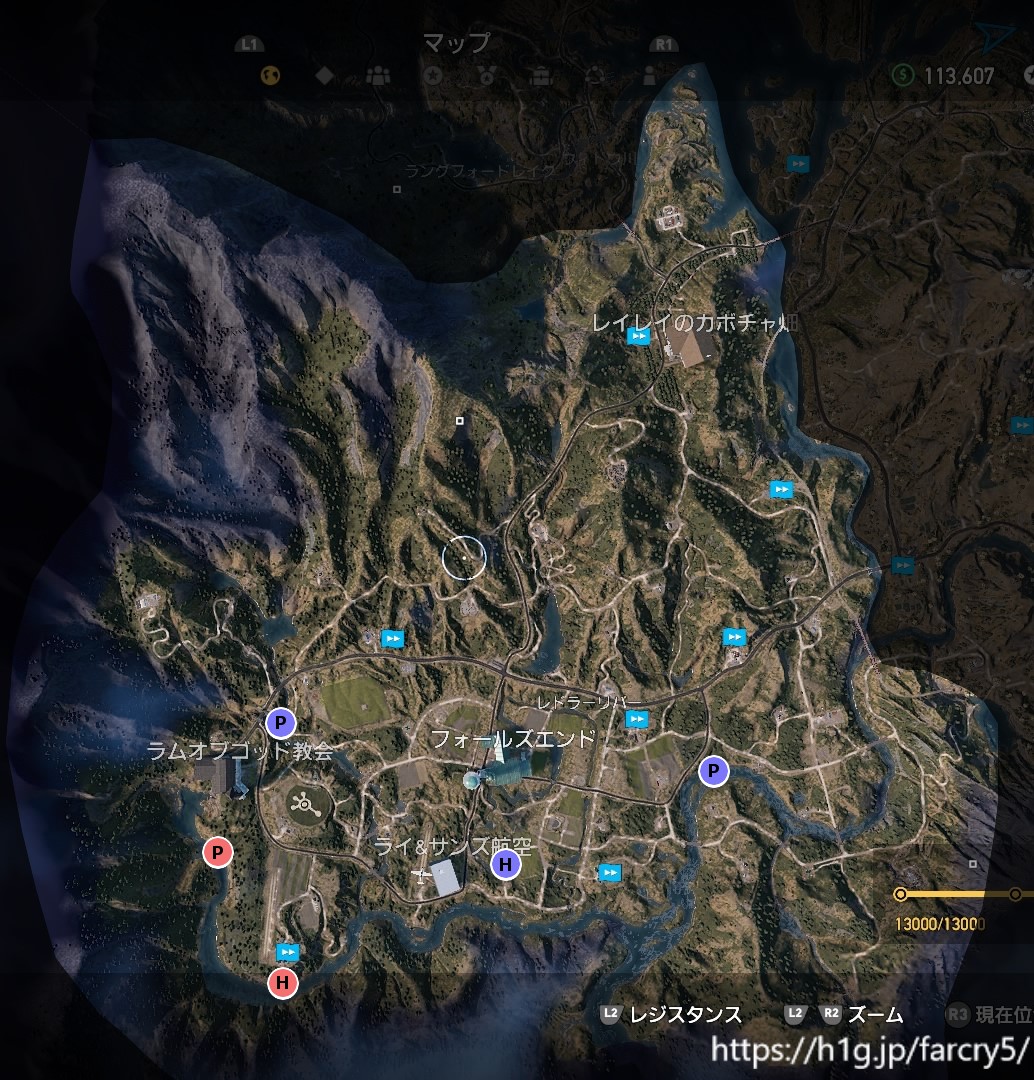Choose the purple P marker by ラムオブゴッド教会
Viewport: 1034px width, 1080px height.
[281, 721]
